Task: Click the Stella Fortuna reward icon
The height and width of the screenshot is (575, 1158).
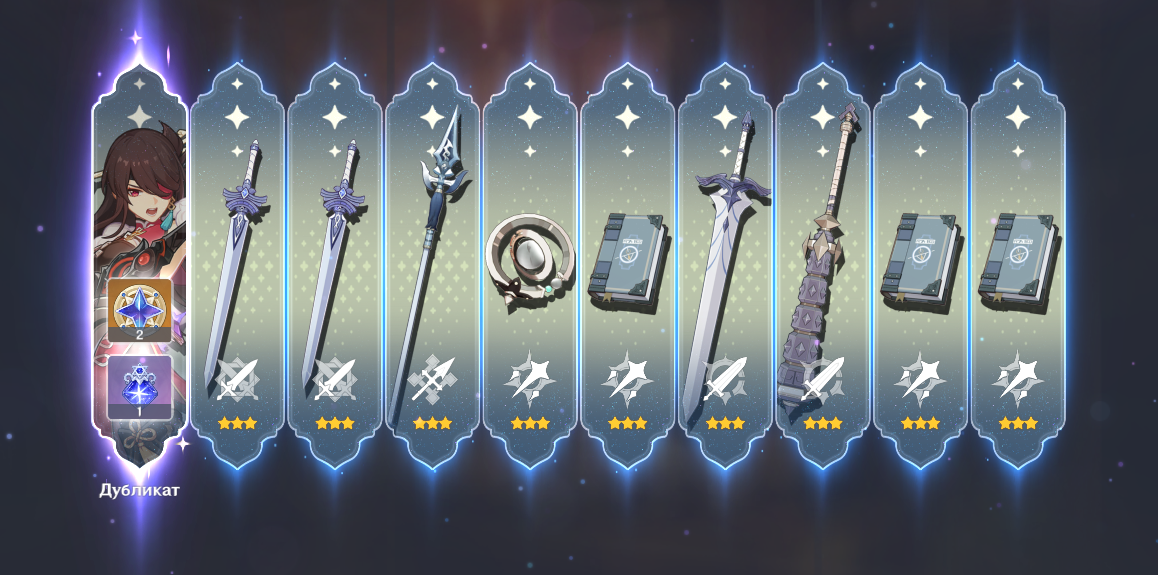Action: (x=139, y=386)
